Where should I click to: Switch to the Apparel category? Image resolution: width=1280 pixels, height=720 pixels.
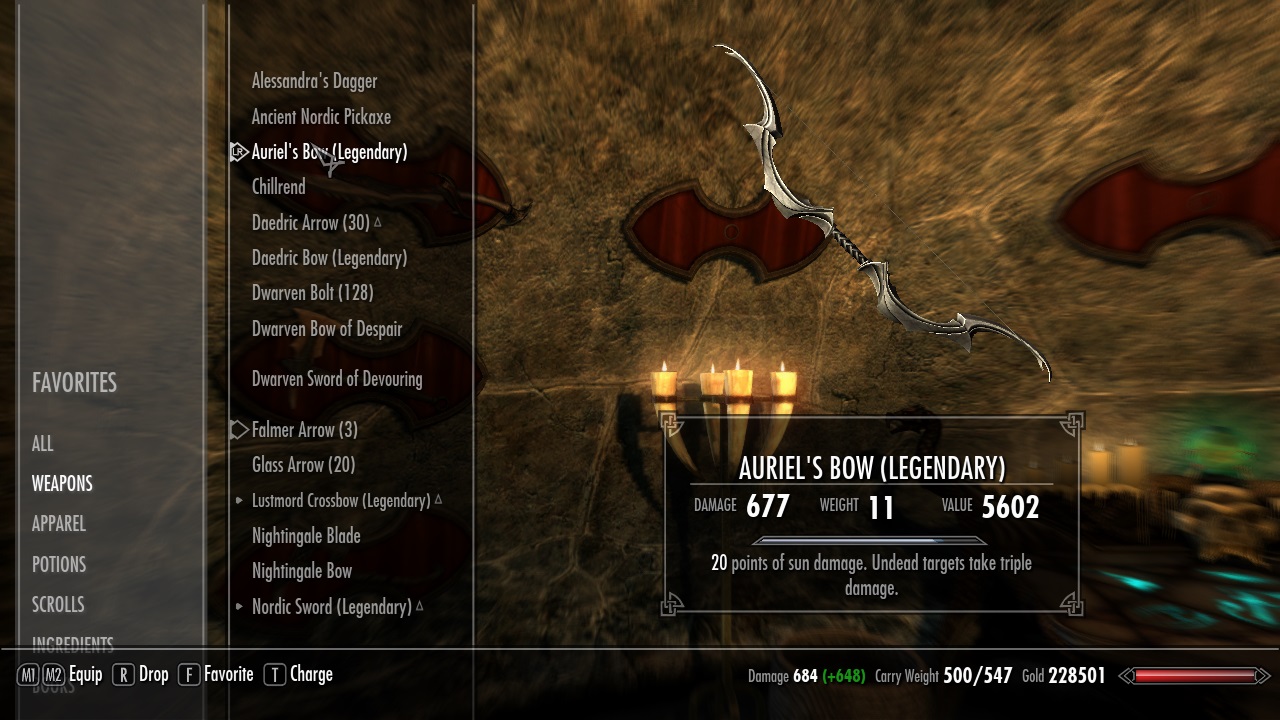(x=59, y=524)
